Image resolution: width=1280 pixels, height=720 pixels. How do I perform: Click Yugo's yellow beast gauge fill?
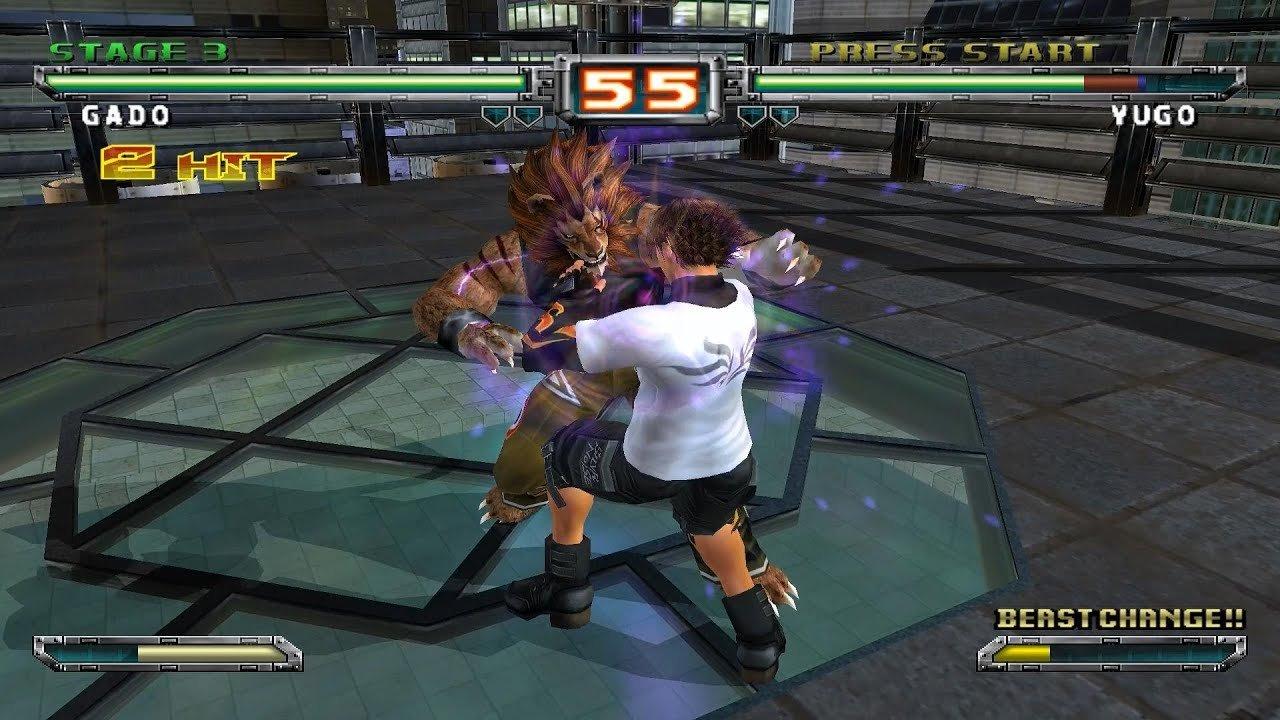pos(1022,655)
